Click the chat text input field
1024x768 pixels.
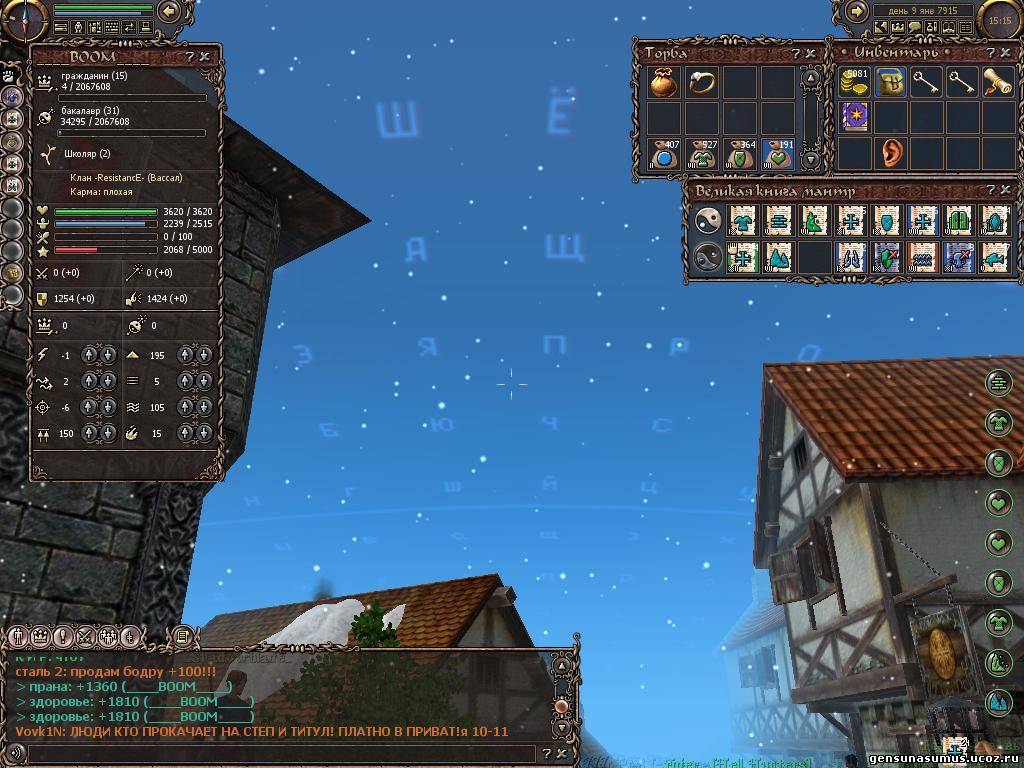[270, 753]
